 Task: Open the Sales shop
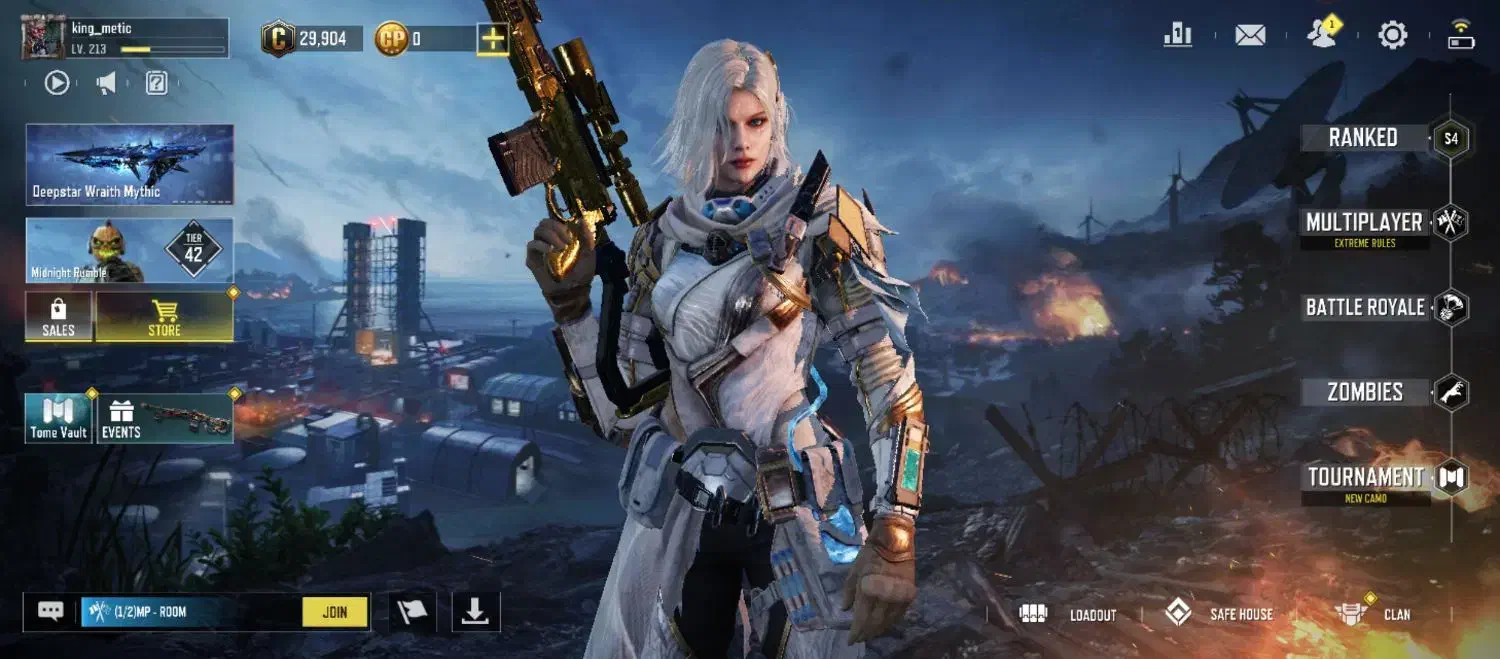[x=58, y=317]
